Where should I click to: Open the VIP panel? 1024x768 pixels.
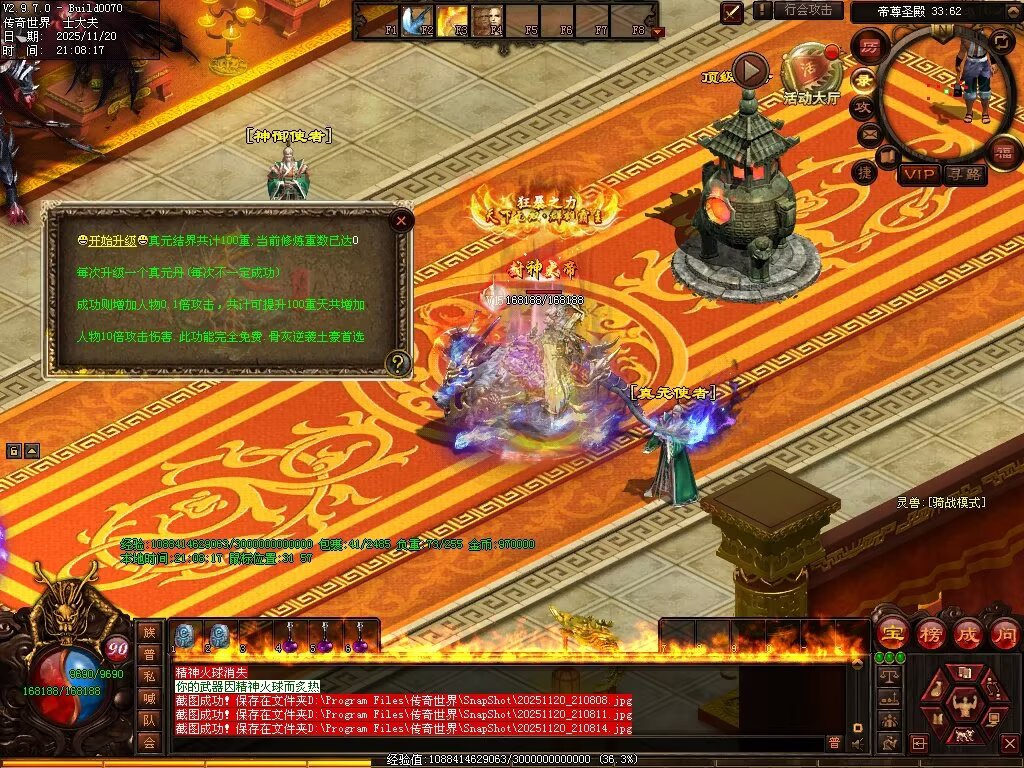coord(918,175)
